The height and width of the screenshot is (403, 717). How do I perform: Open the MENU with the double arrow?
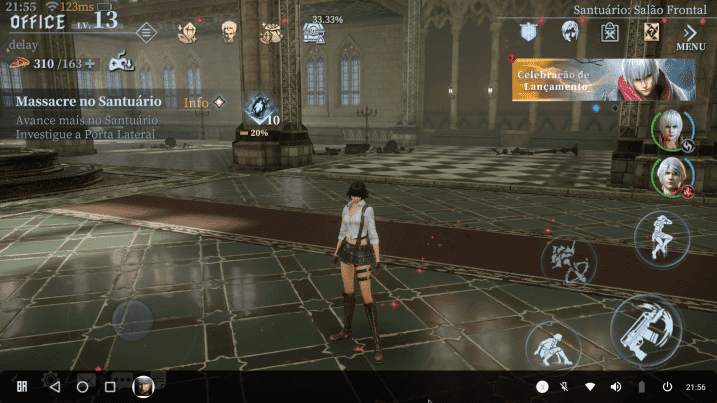(x=691, y=36)
